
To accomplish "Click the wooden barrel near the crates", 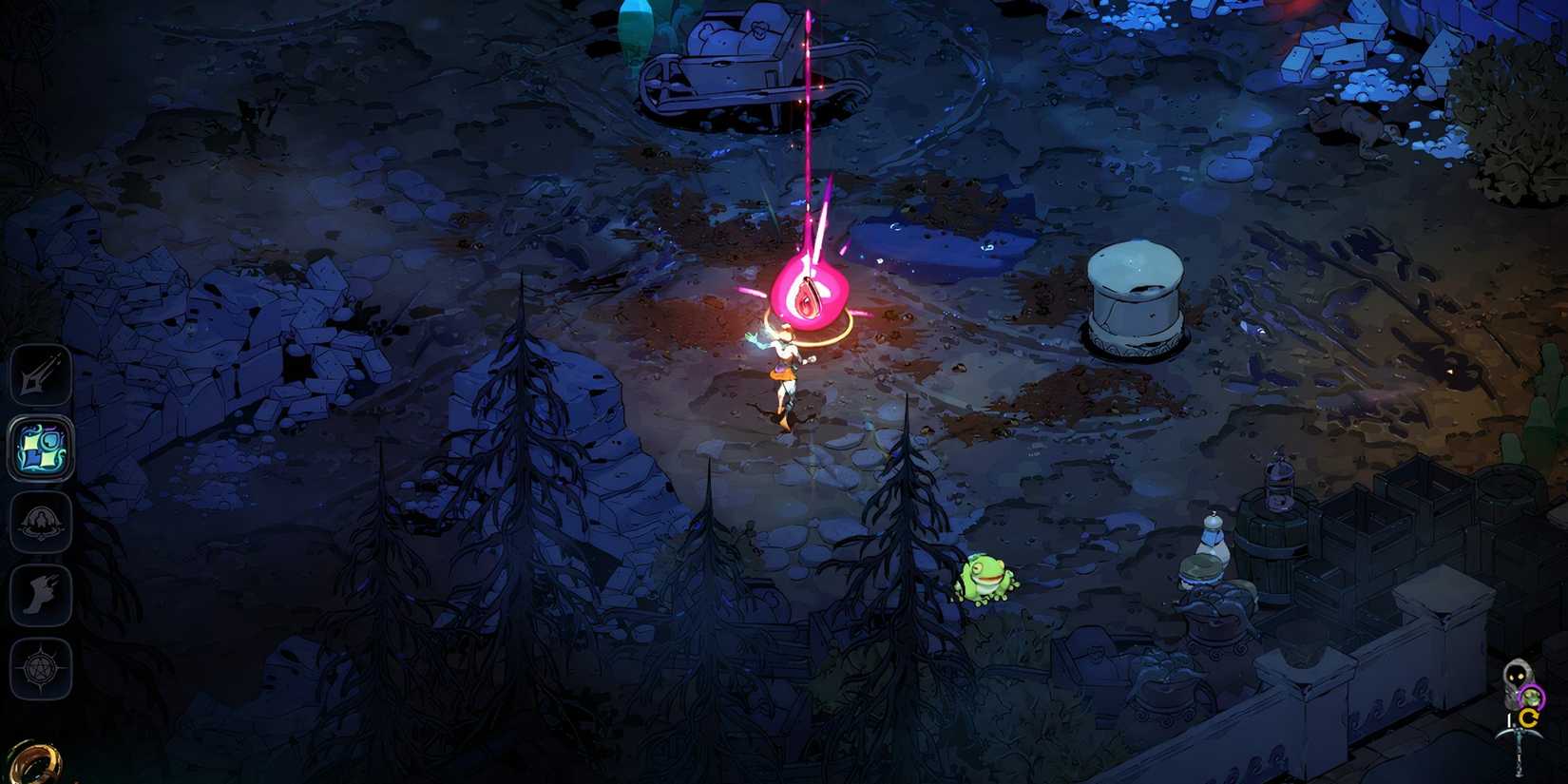I will point(1270,548).
